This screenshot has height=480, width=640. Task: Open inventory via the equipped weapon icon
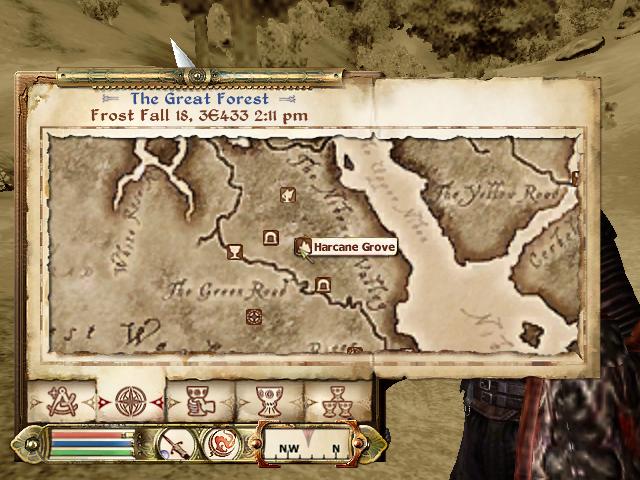point(174,443)
